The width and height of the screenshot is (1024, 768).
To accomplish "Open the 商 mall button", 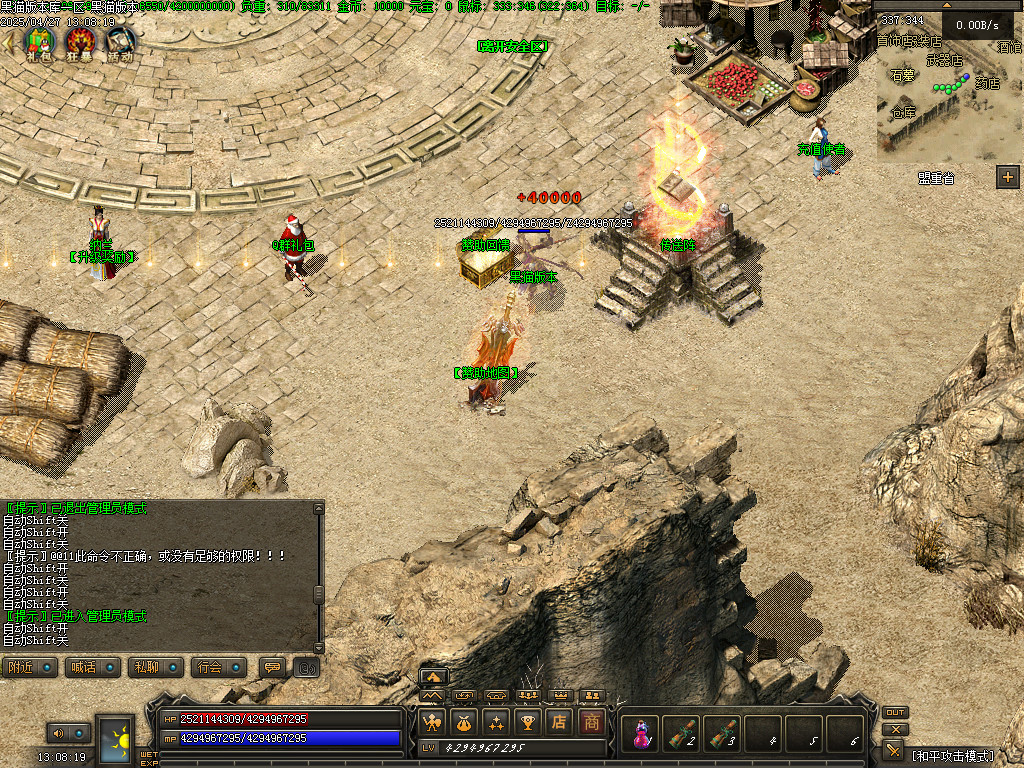I will tap(592, 722).
